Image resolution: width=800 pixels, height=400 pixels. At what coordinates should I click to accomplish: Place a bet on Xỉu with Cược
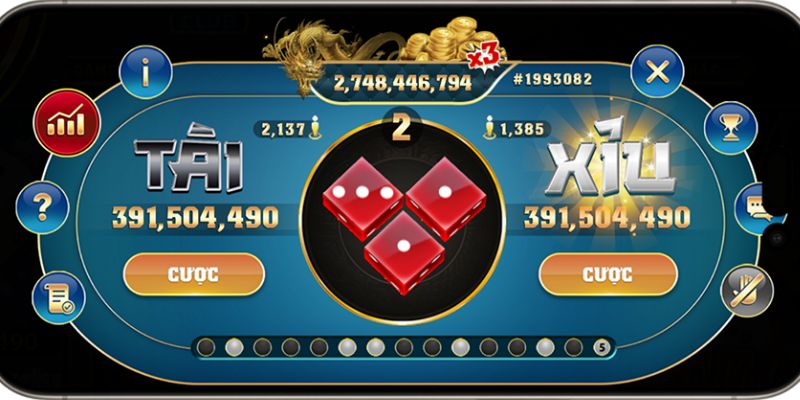(x=606, y=273)
